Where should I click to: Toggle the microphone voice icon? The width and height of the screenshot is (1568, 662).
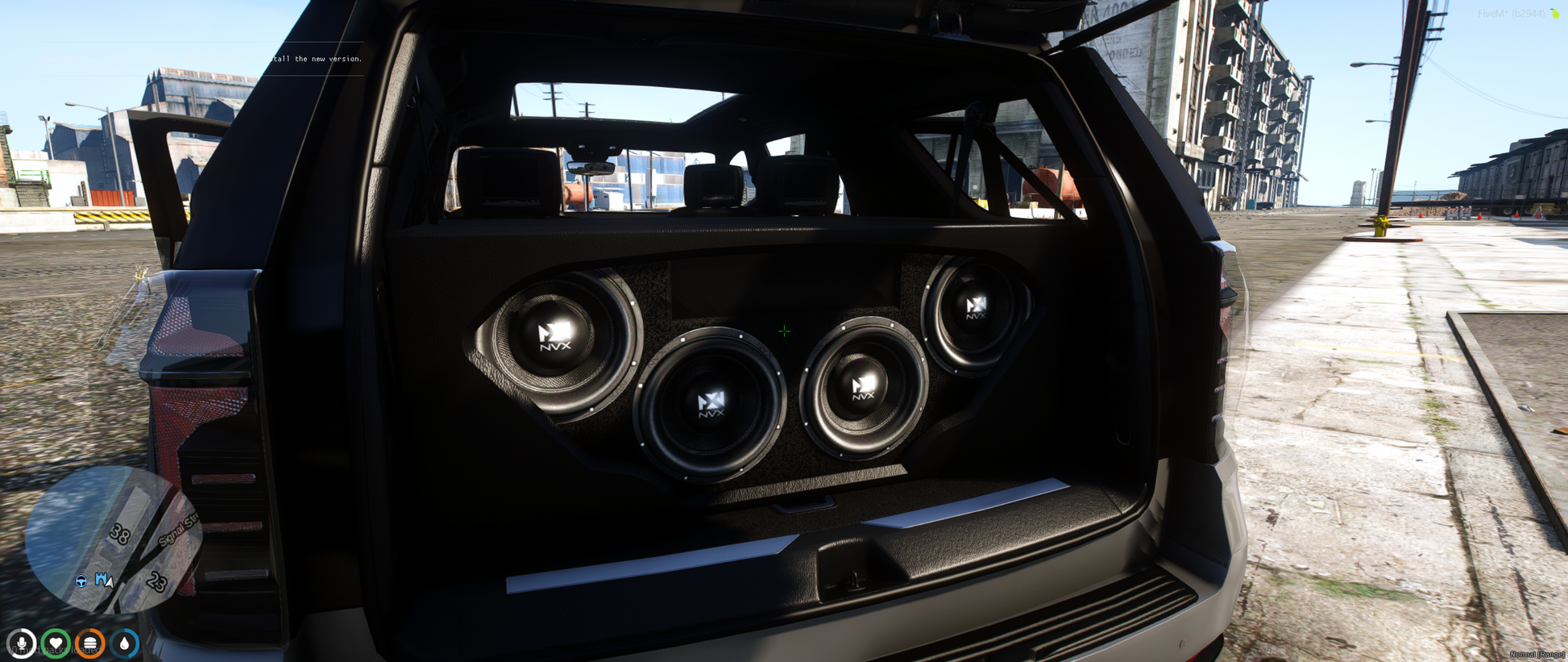22,643
